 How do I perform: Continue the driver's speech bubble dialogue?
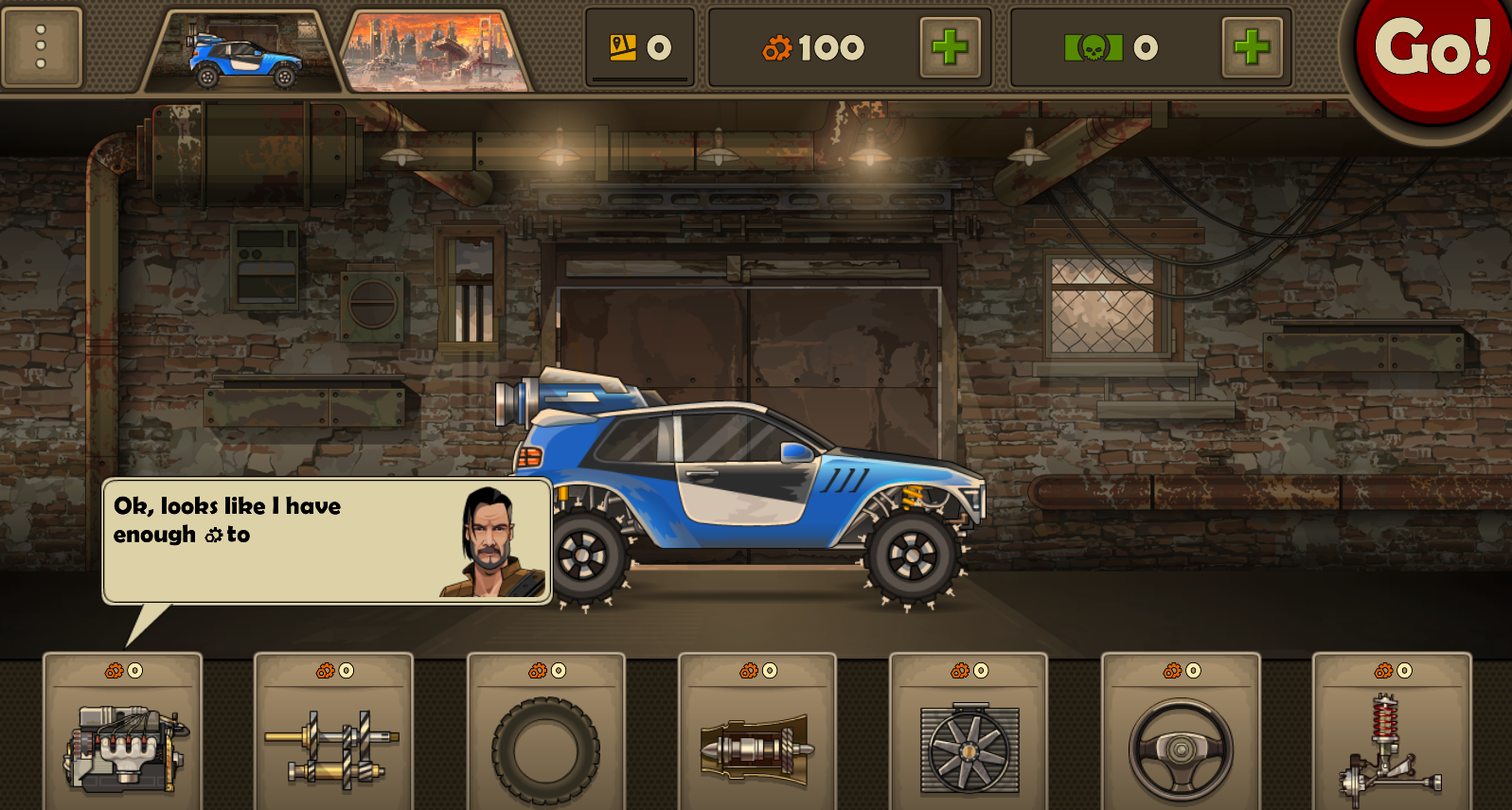coord(327,540)
